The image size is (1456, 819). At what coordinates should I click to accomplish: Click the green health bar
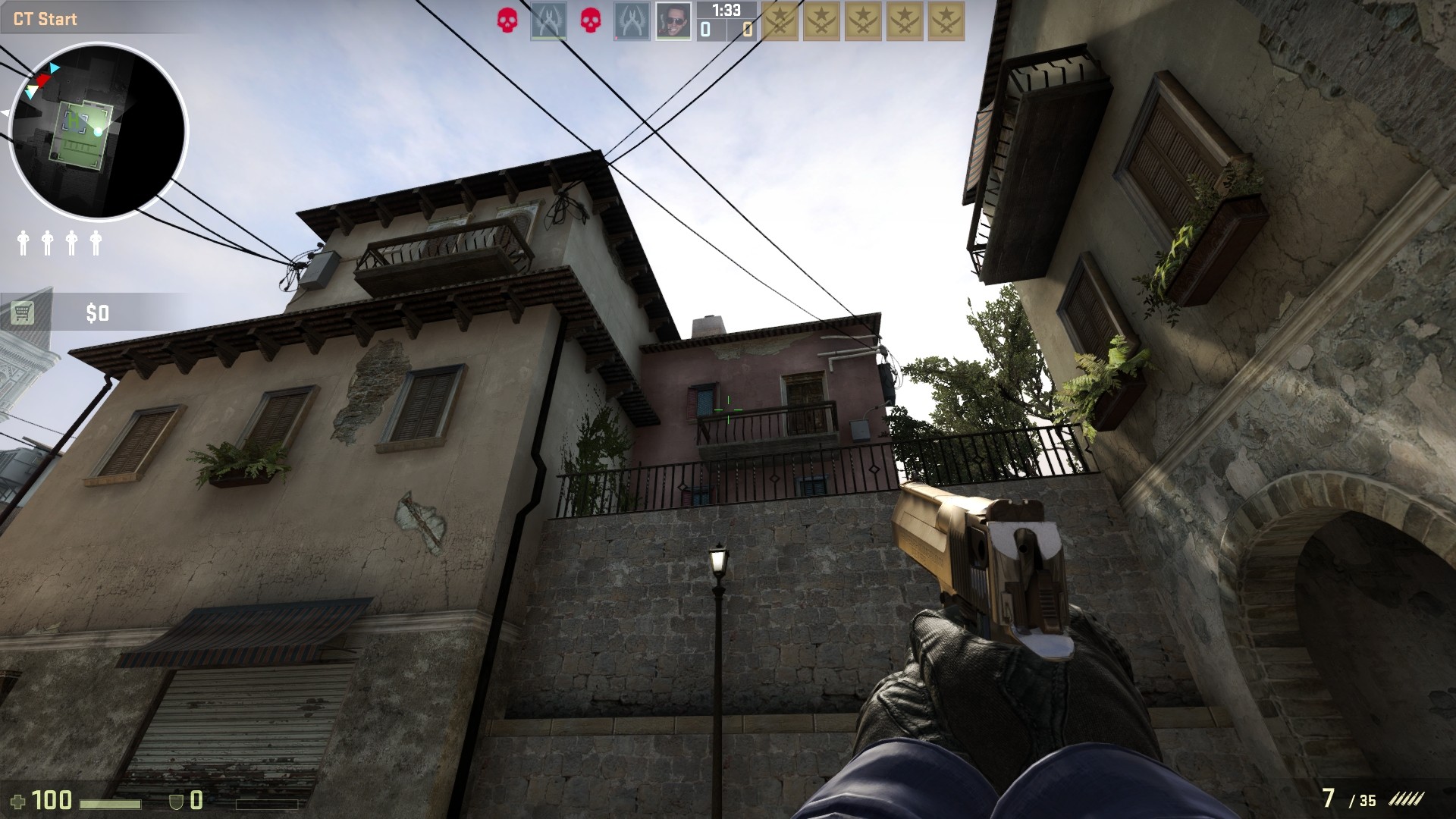coord(111,802)
